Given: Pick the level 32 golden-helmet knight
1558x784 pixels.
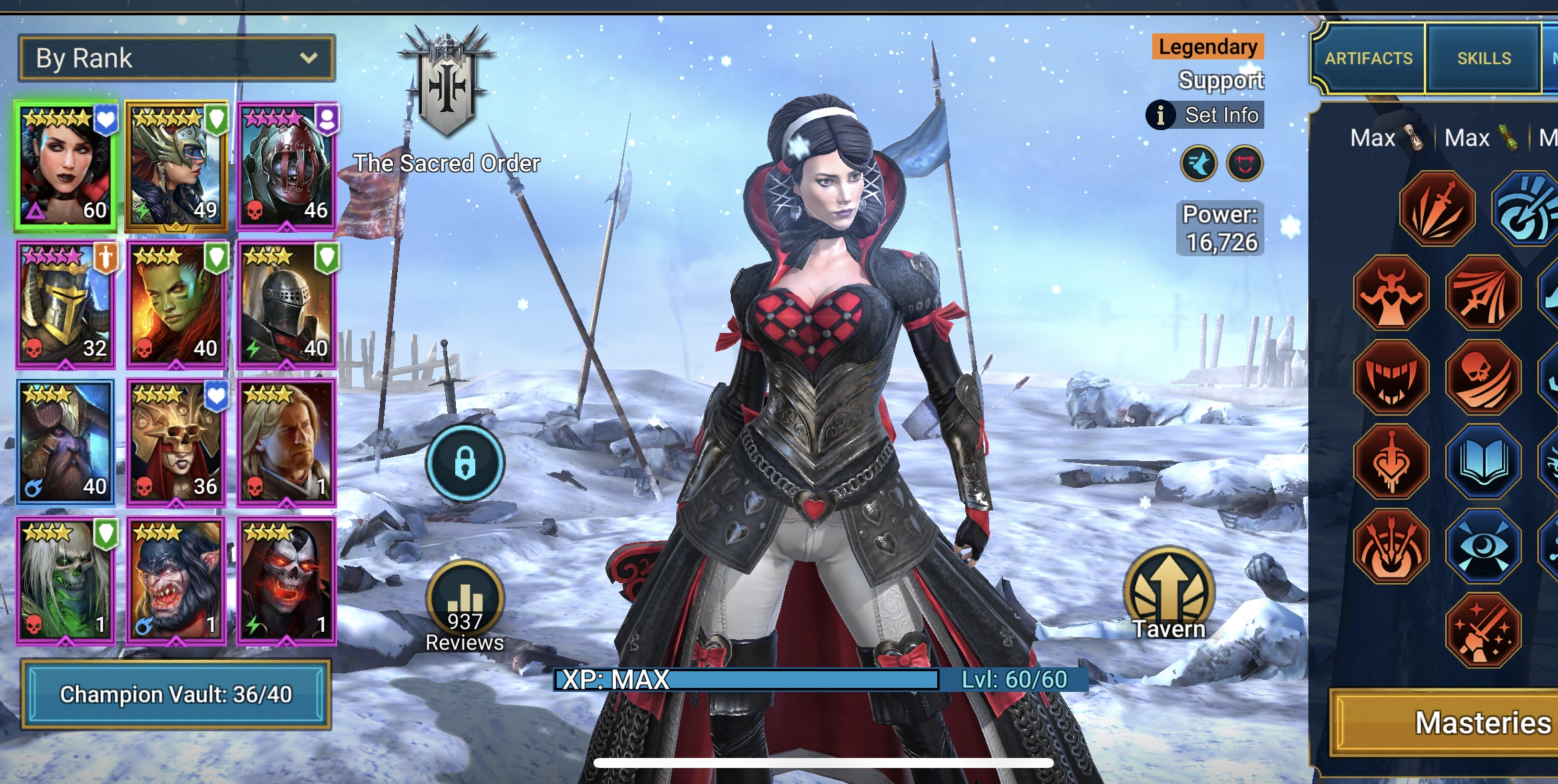Looking at the screenshot, I should 65,305.
